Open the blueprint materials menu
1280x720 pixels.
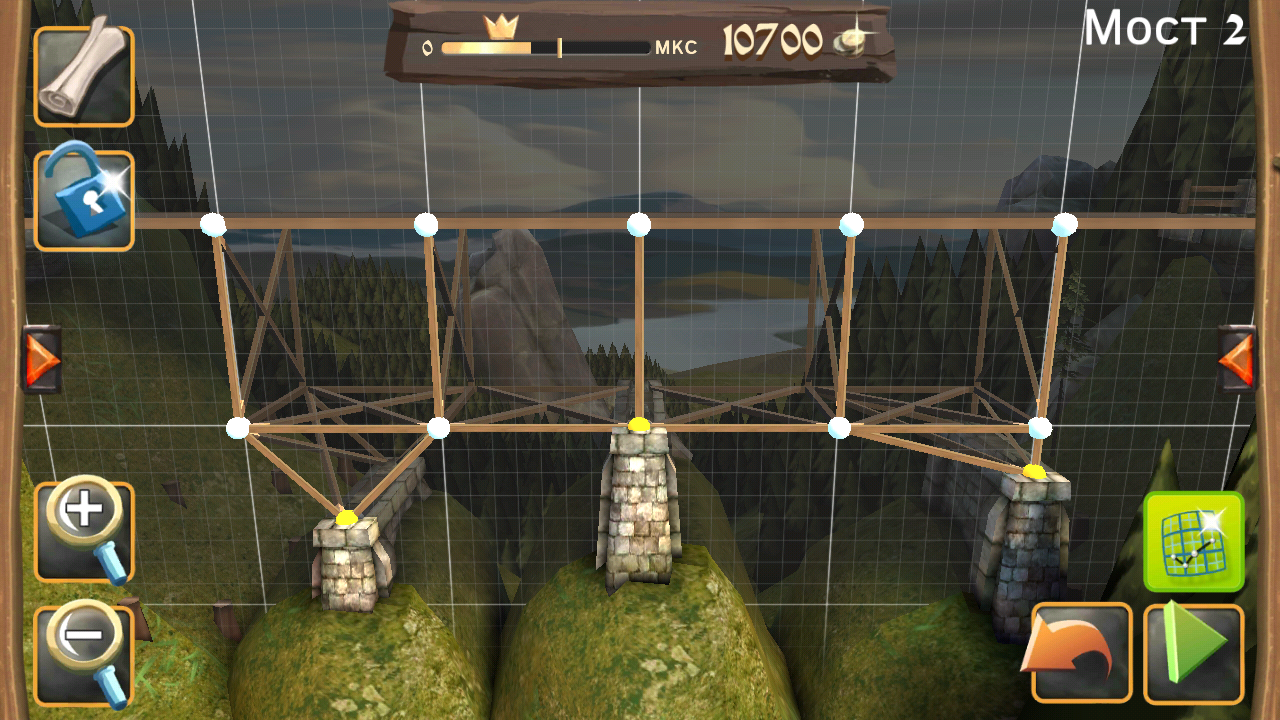84,75
